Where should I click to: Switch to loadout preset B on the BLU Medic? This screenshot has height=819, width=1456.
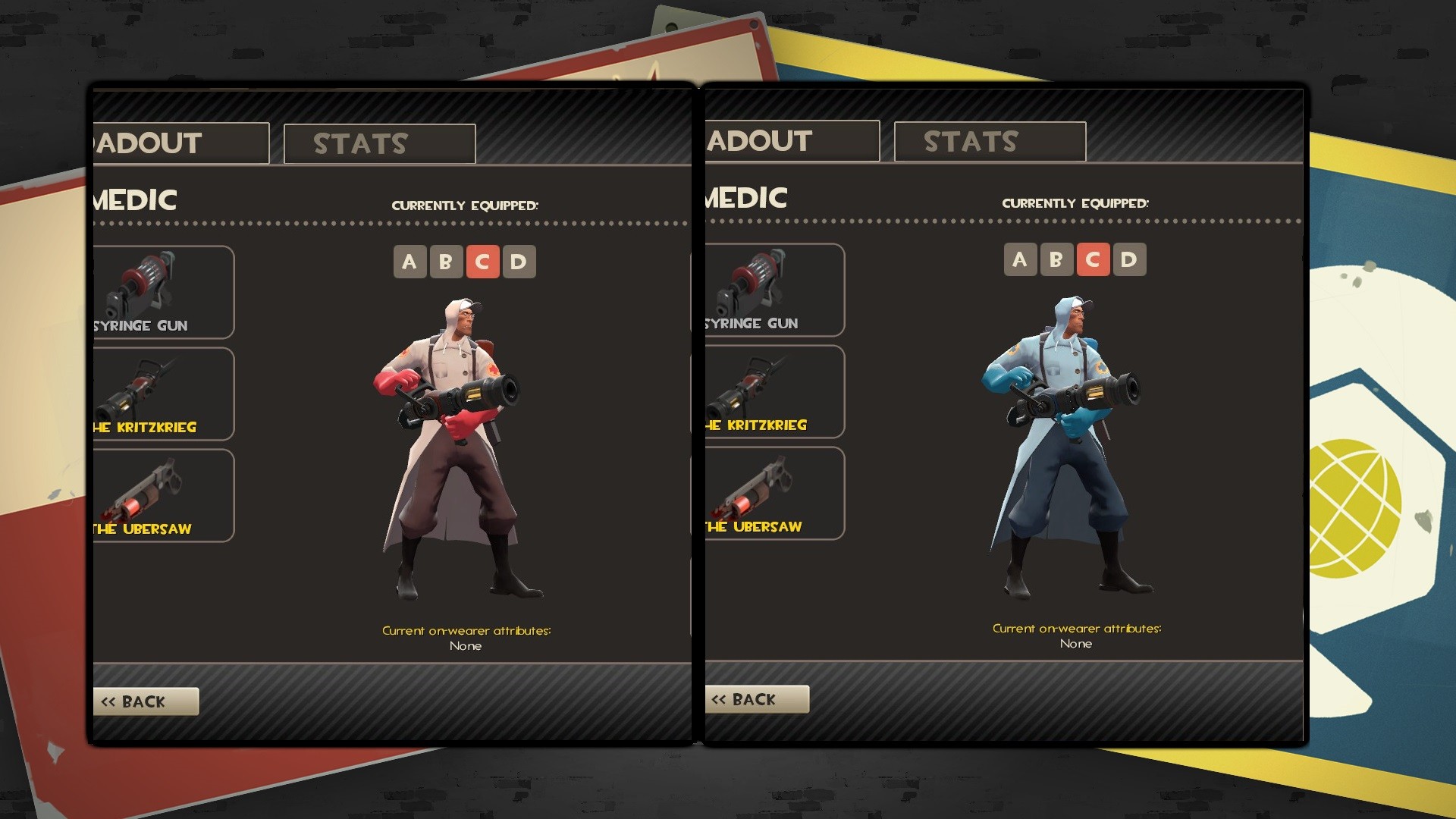(1056, 259)
